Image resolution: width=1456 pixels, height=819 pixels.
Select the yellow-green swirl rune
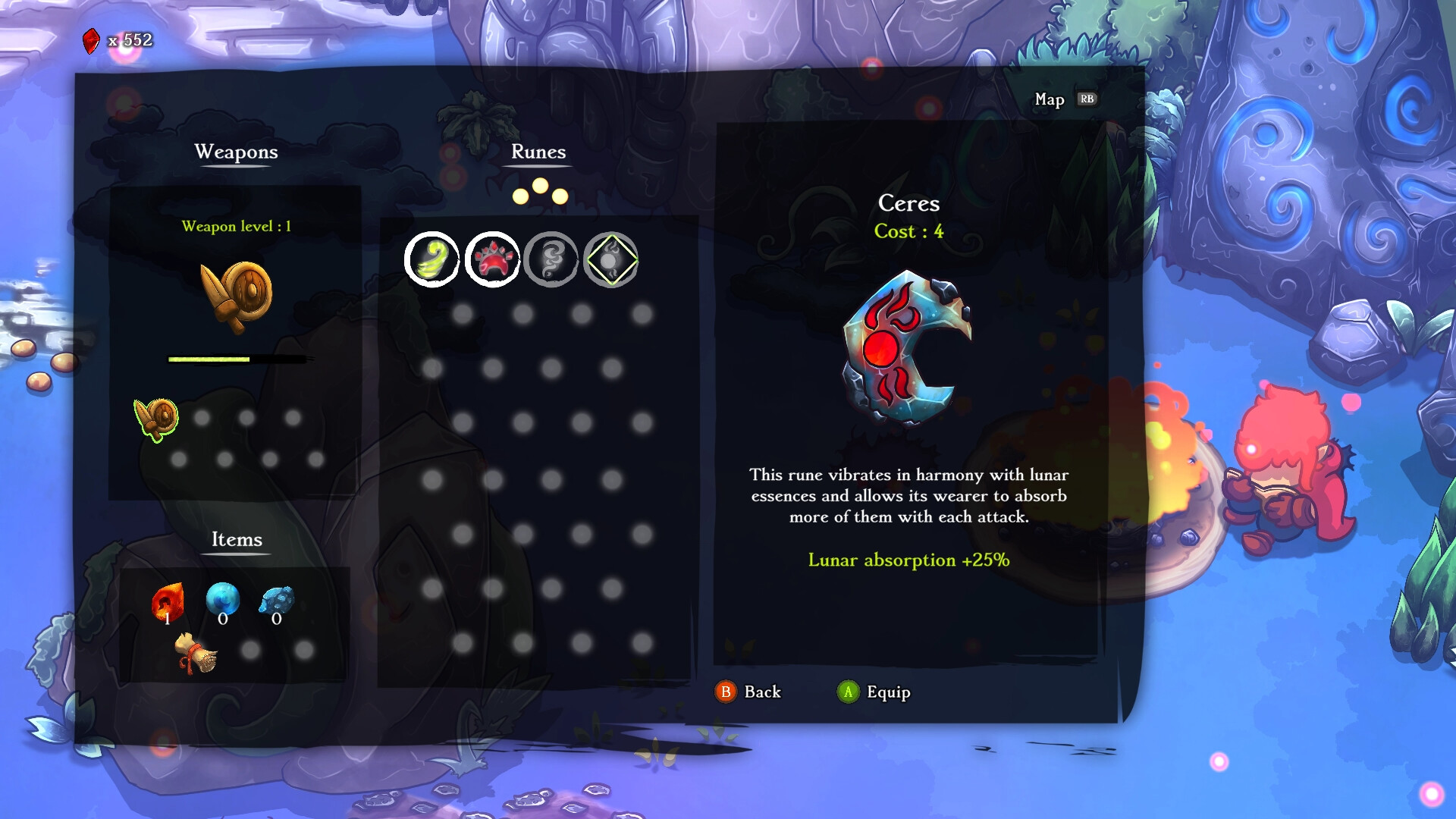point(431,259)
